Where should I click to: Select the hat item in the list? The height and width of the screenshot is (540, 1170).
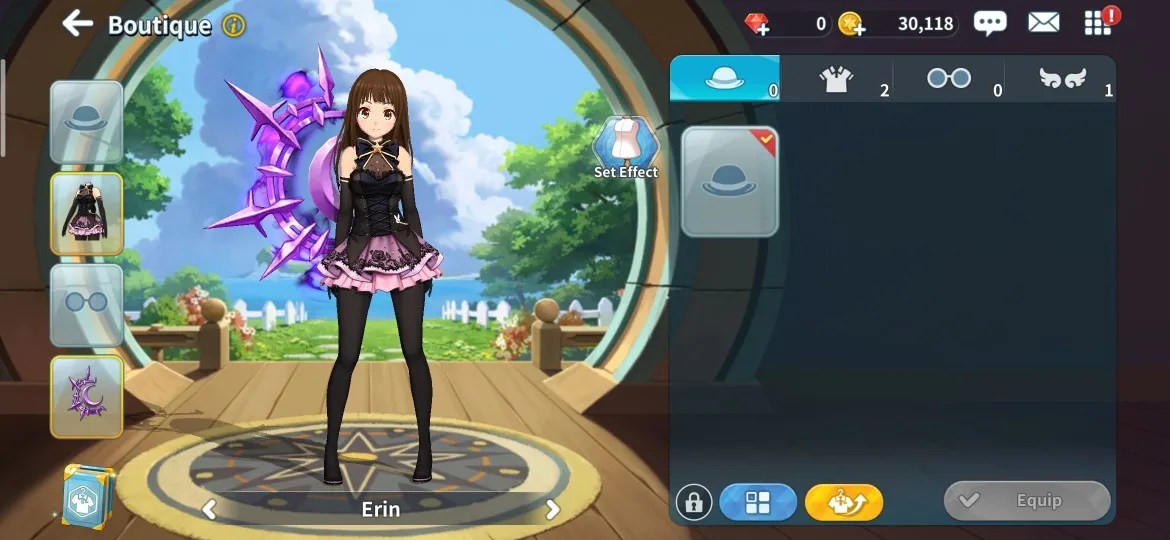[730, 181]
